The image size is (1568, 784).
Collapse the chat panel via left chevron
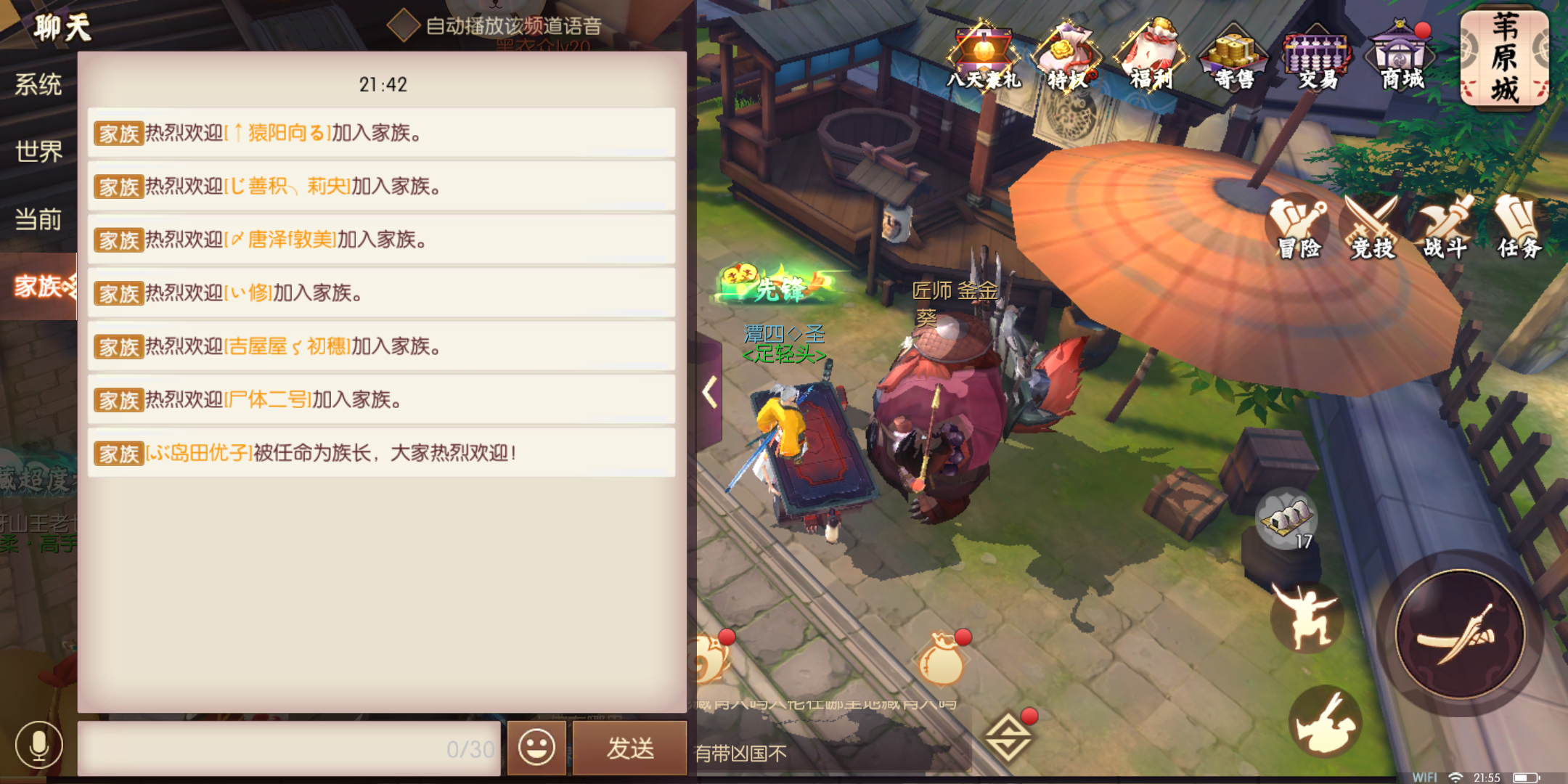click(708, 392)
